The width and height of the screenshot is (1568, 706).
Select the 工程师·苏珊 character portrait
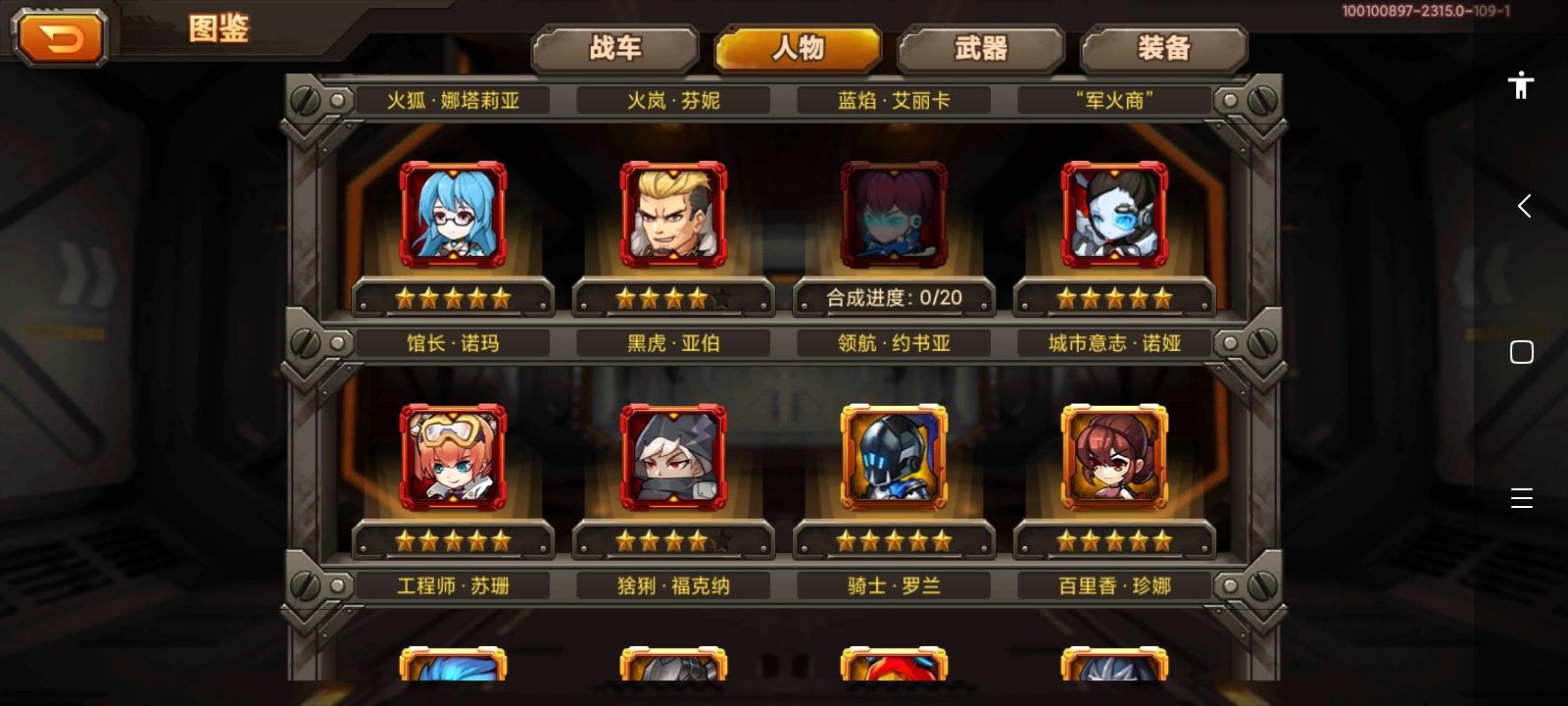point(453,456)
